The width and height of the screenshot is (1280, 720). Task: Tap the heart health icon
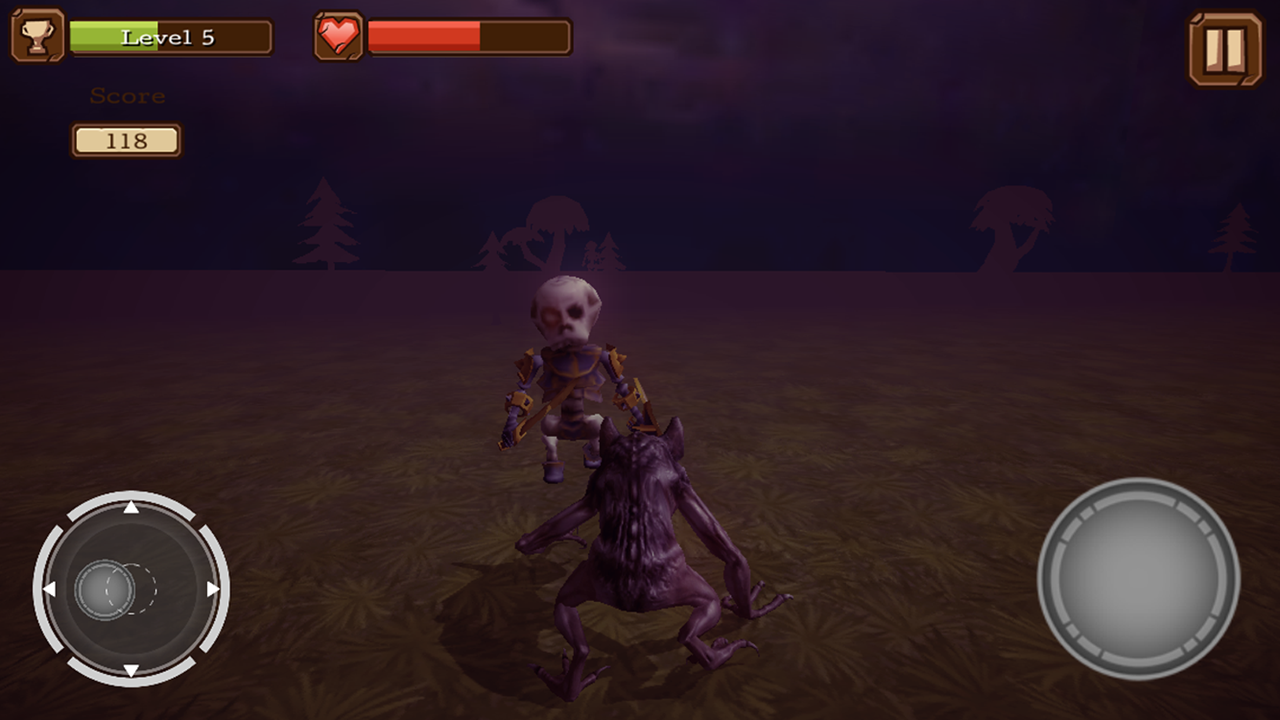[339, 37]
